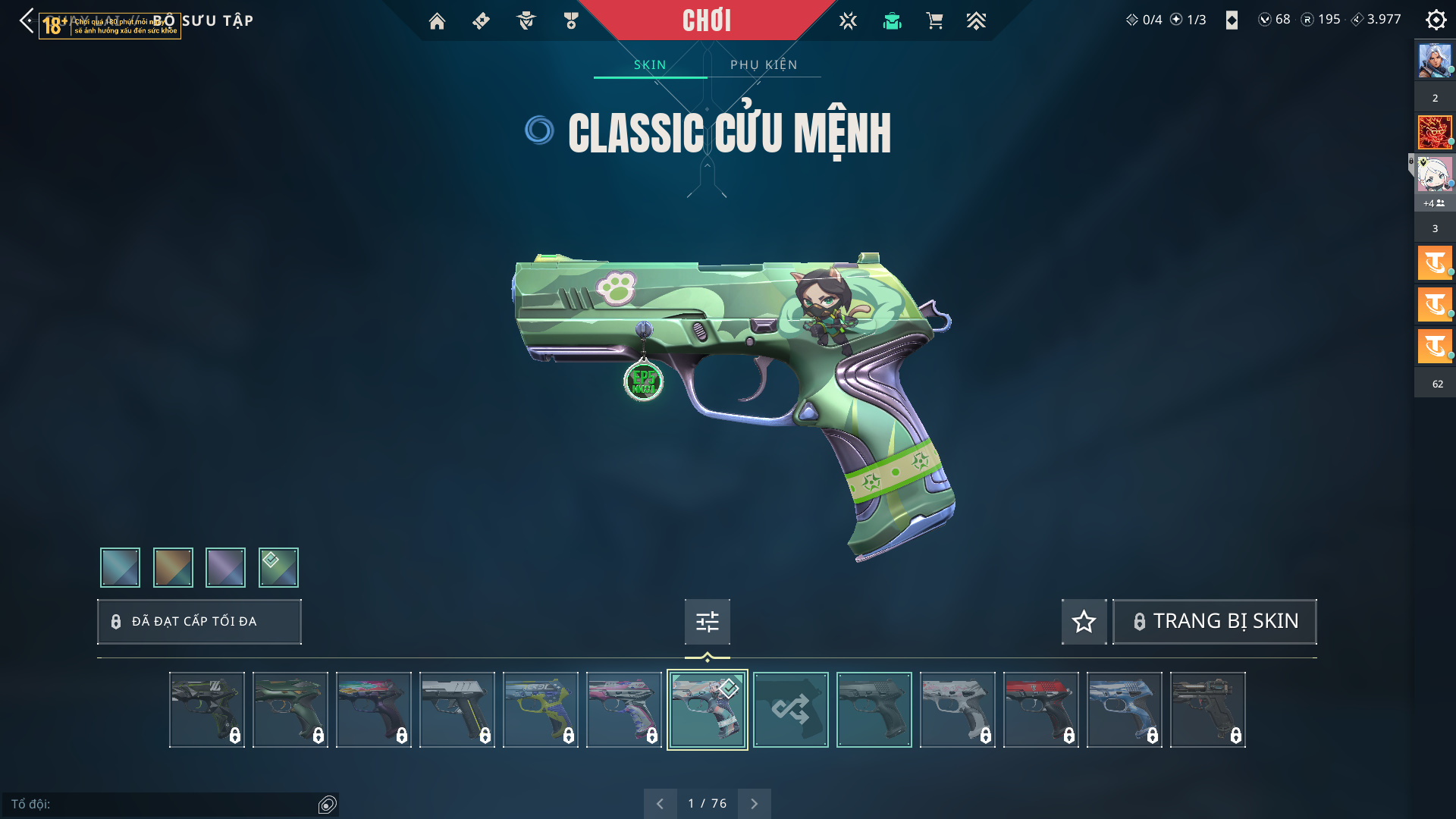Choose the purple variant swatch
Viewport: 1456px width, 819px height.
pos(225,567)
